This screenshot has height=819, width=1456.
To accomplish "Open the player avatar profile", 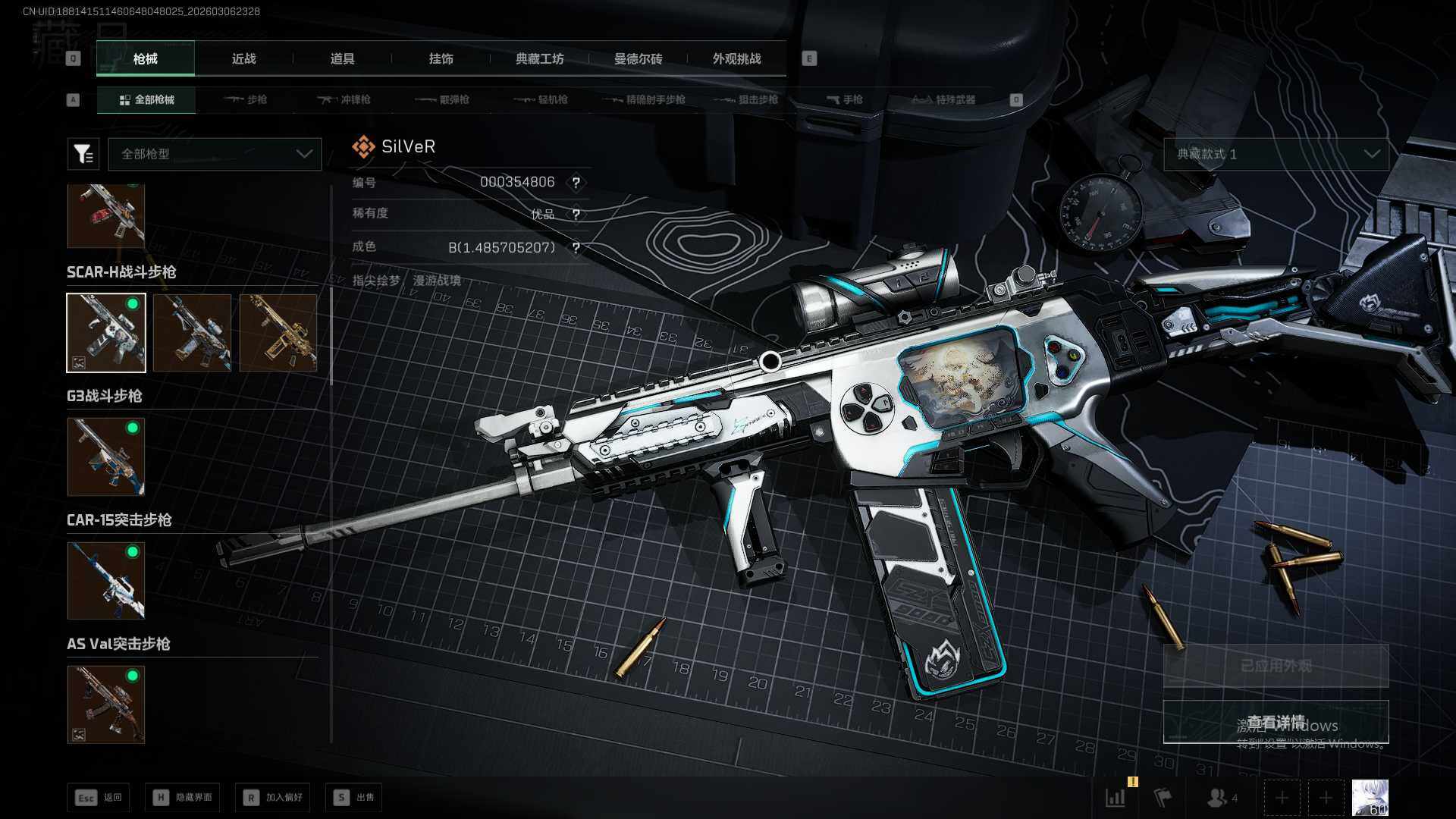I will 1370,798.
